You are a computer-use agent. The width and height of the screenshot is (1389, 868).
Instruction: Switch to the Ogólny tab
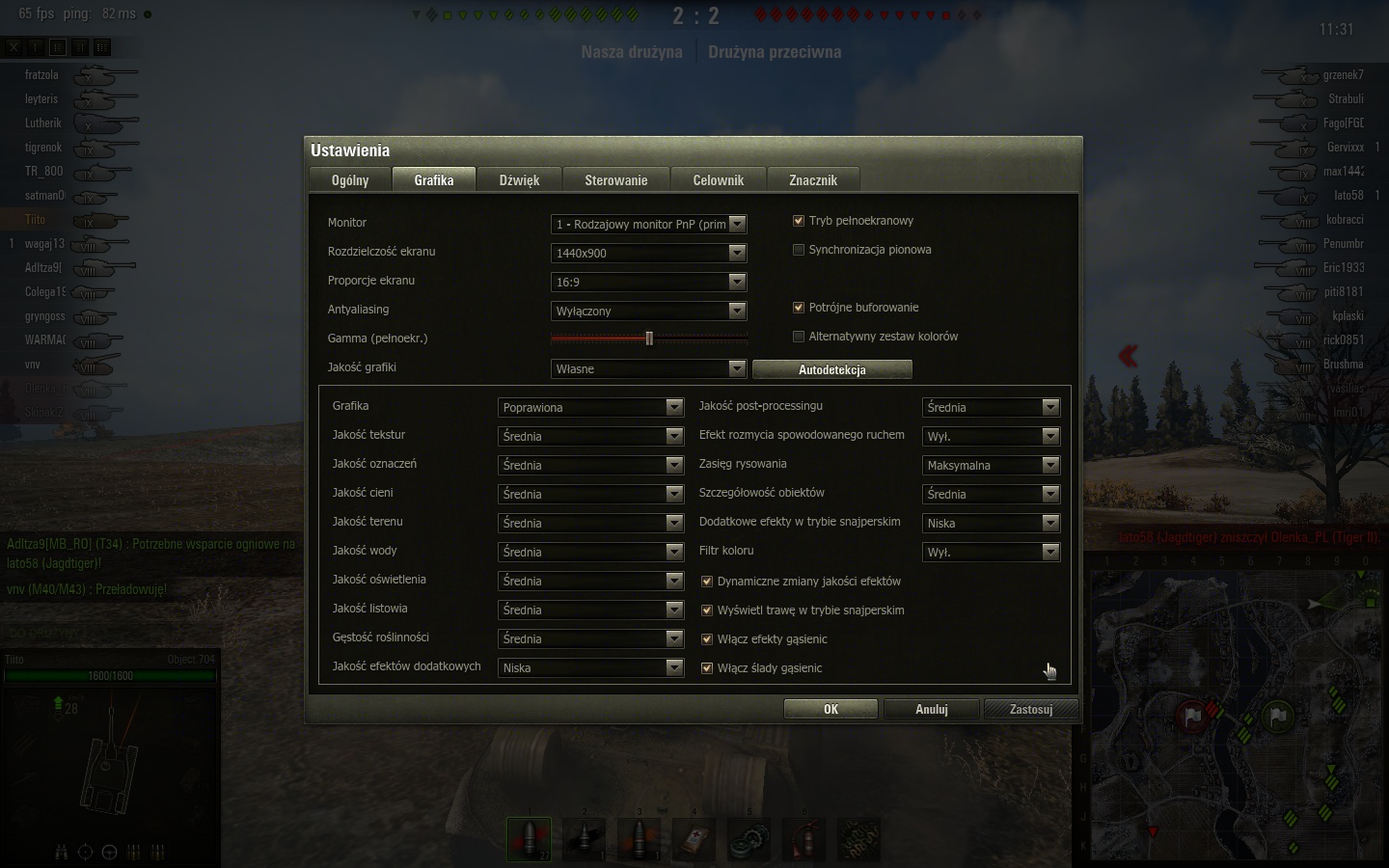(x=350, y=180)
